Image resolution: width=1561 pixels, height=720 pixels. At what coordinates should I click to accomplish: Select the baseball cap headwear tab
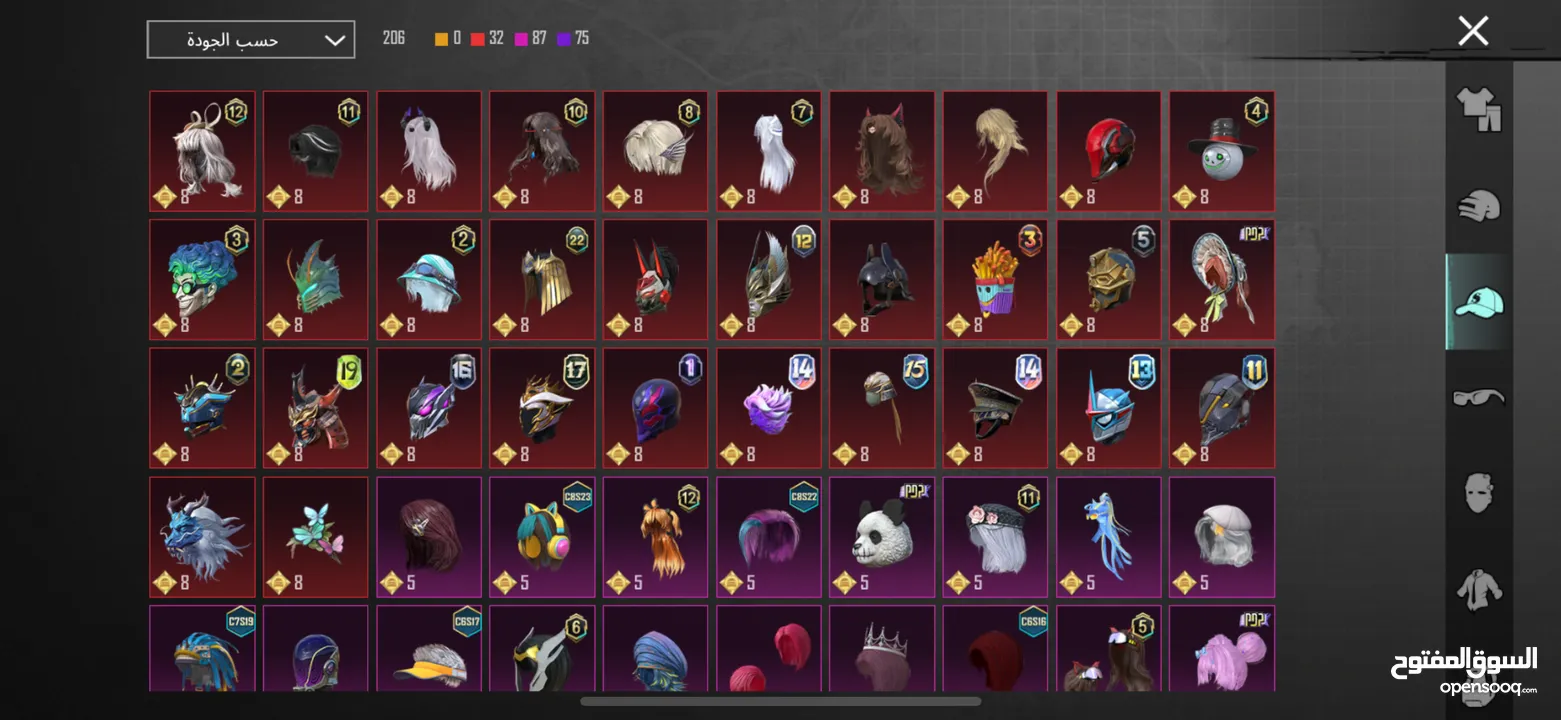pos(1478,302)
